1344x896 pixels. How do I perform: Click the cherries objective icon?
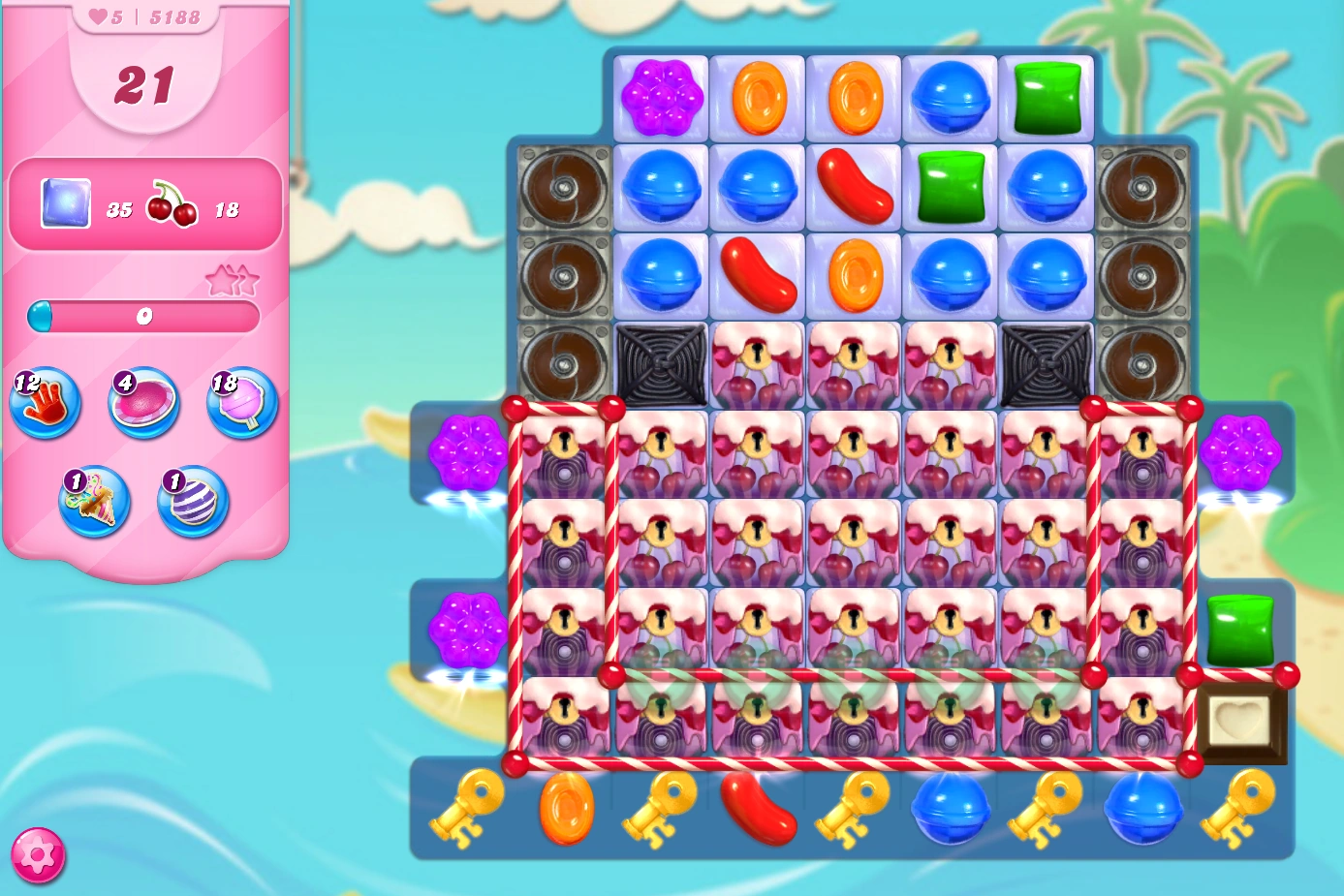172,201
